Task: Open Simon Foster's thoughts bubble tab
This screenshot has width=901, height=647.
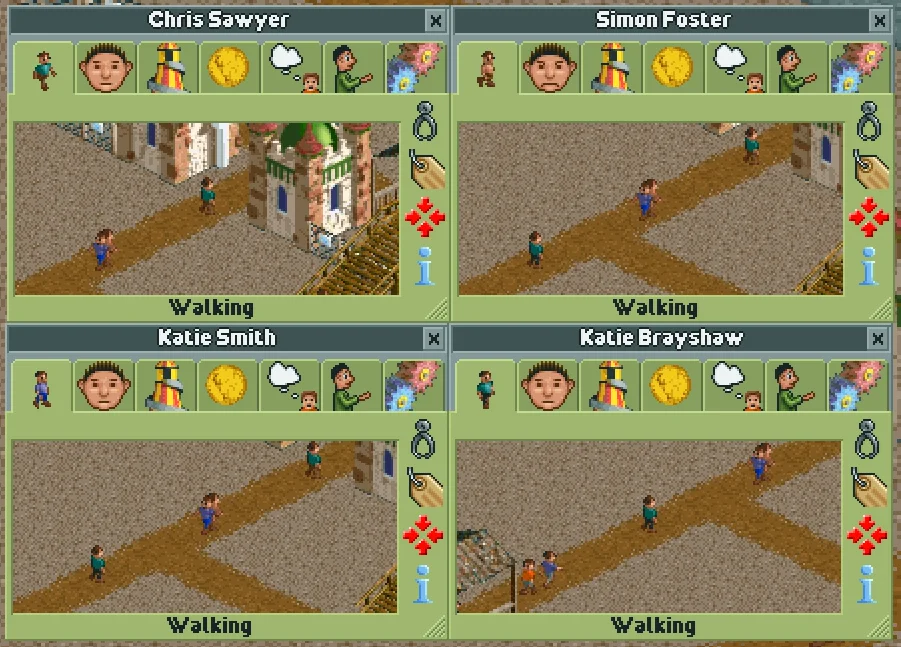Action: (x=736, y=69)
